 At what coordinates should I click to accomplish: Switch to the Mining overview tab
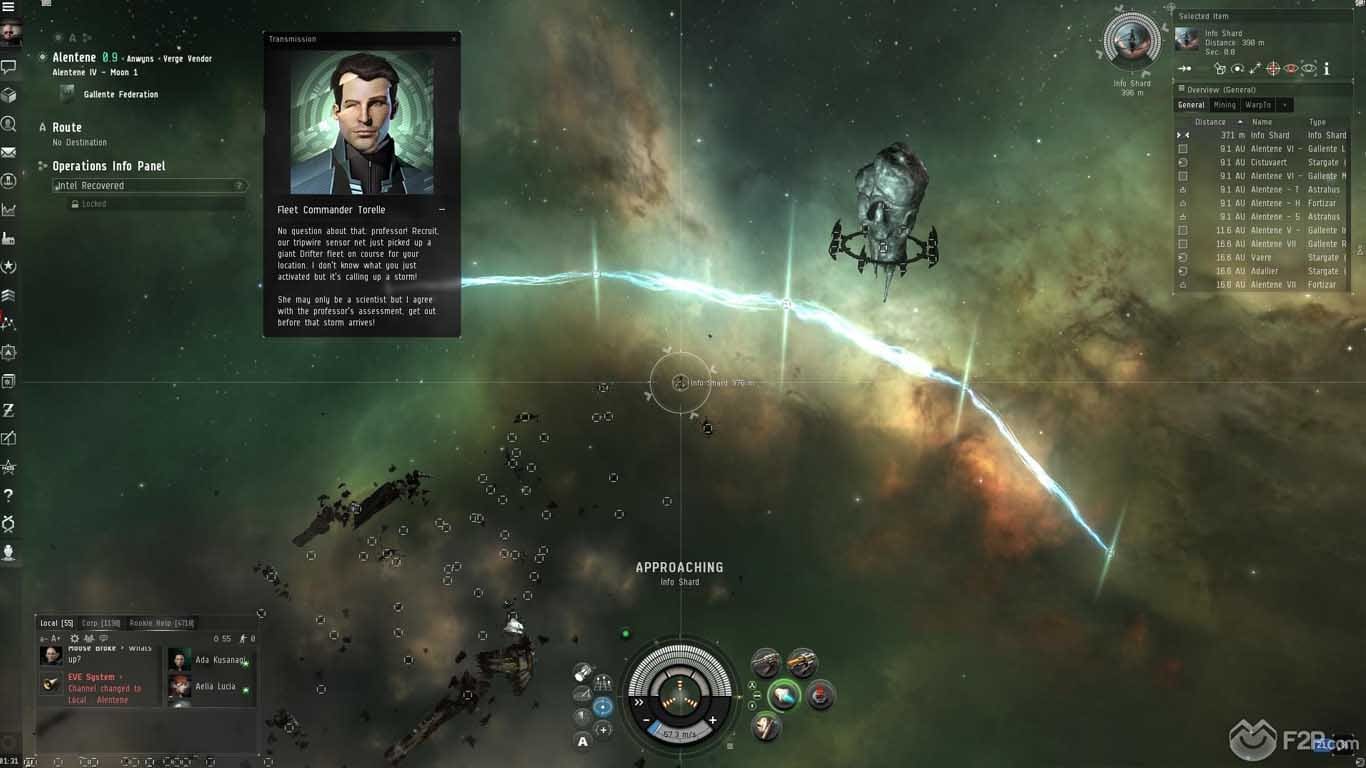tap(1224, 105)
